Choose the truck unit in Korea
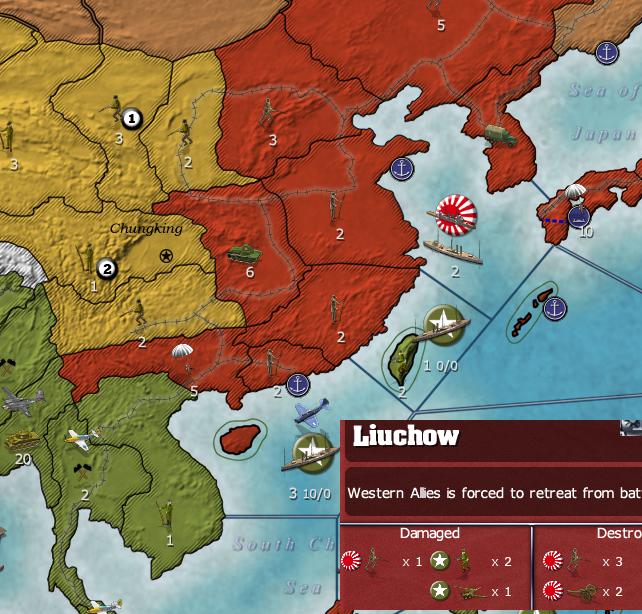This screenshot has height=614, width=642. coord(499,134)
